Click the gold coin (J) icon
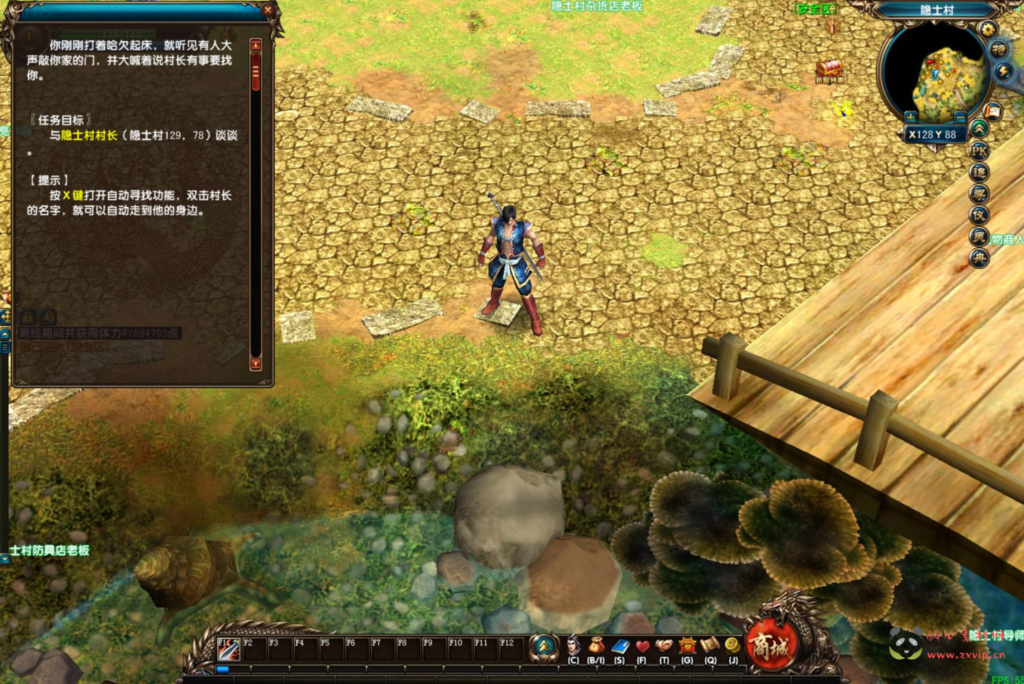1024x684 pixels. (x=732, y=646)
